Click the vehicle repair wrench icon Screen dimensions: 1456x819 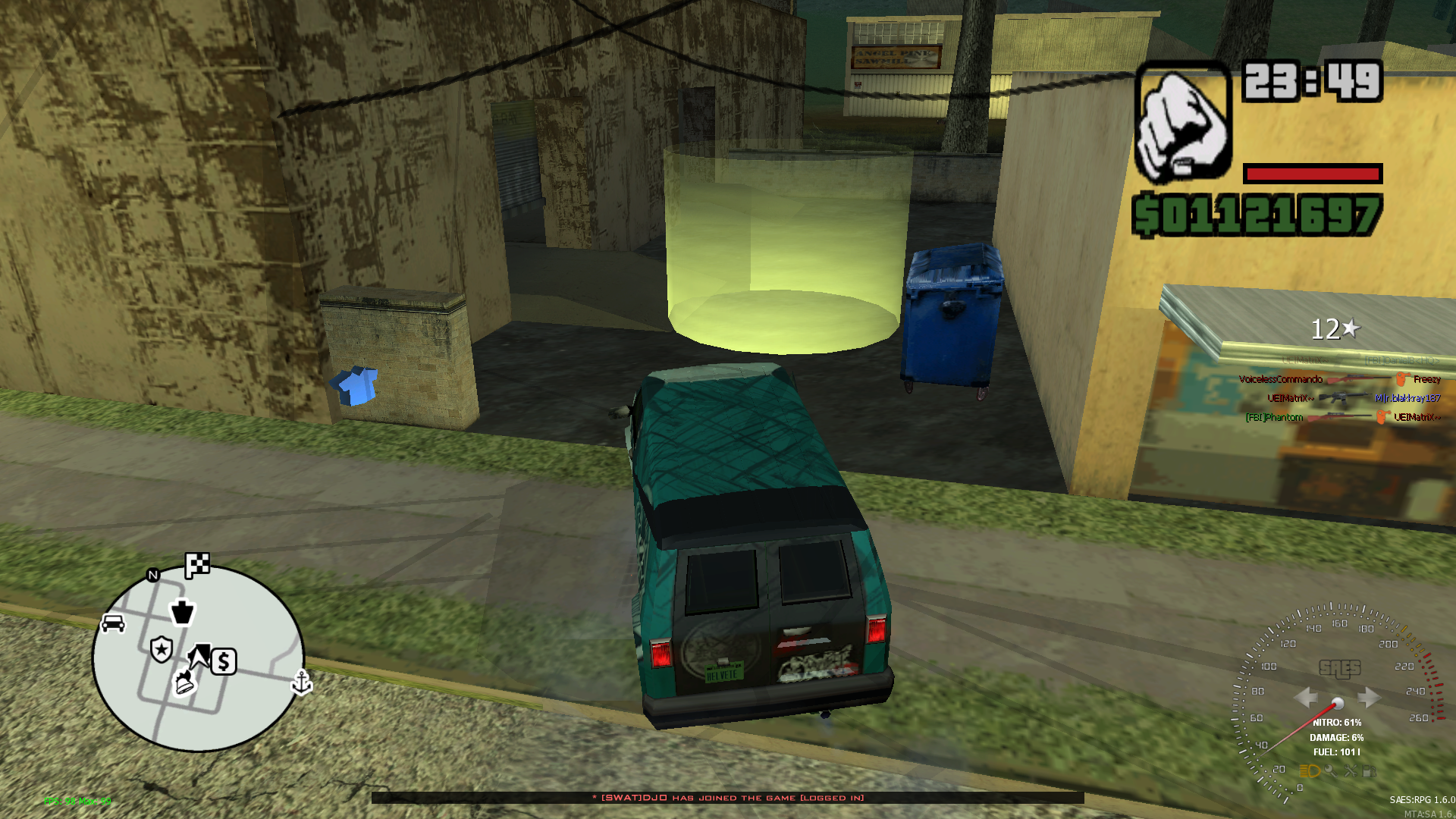coord(1352,771)
